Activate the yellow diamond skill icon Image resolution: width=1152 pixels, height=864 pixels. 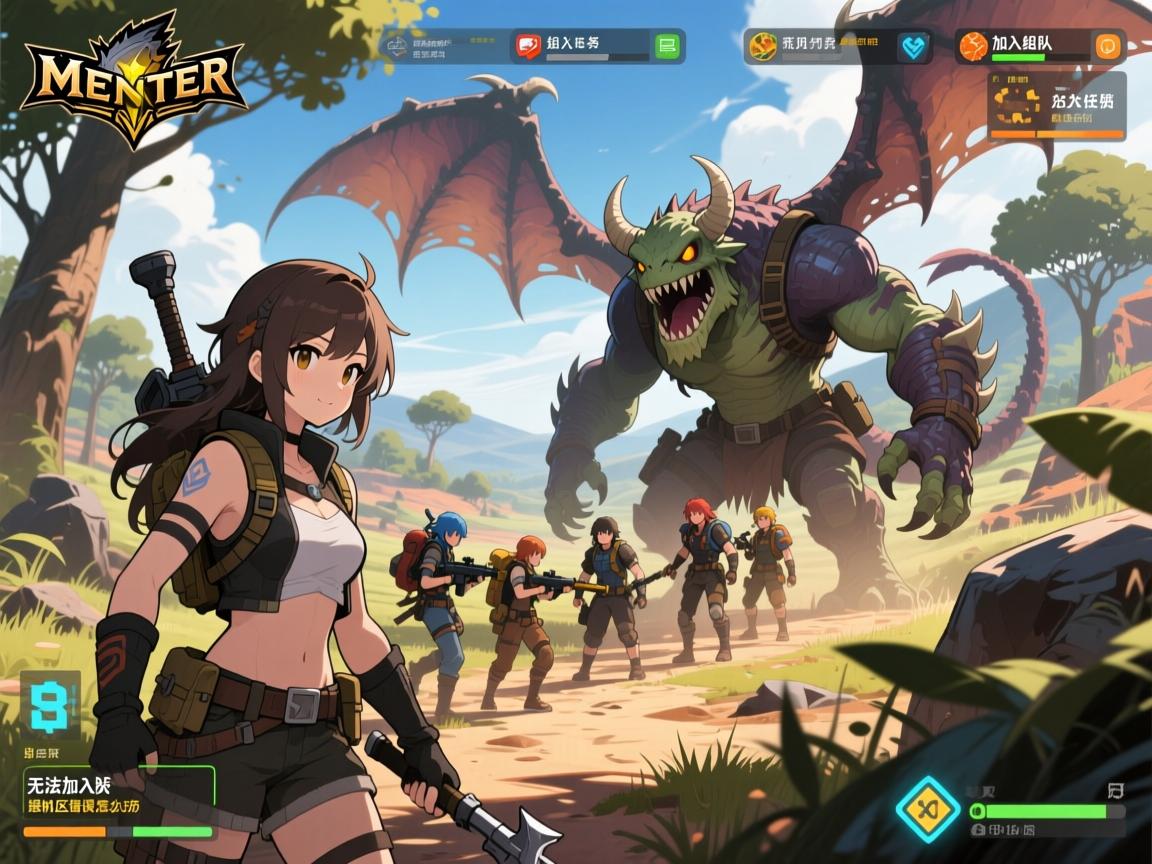[x=927, y=808]
